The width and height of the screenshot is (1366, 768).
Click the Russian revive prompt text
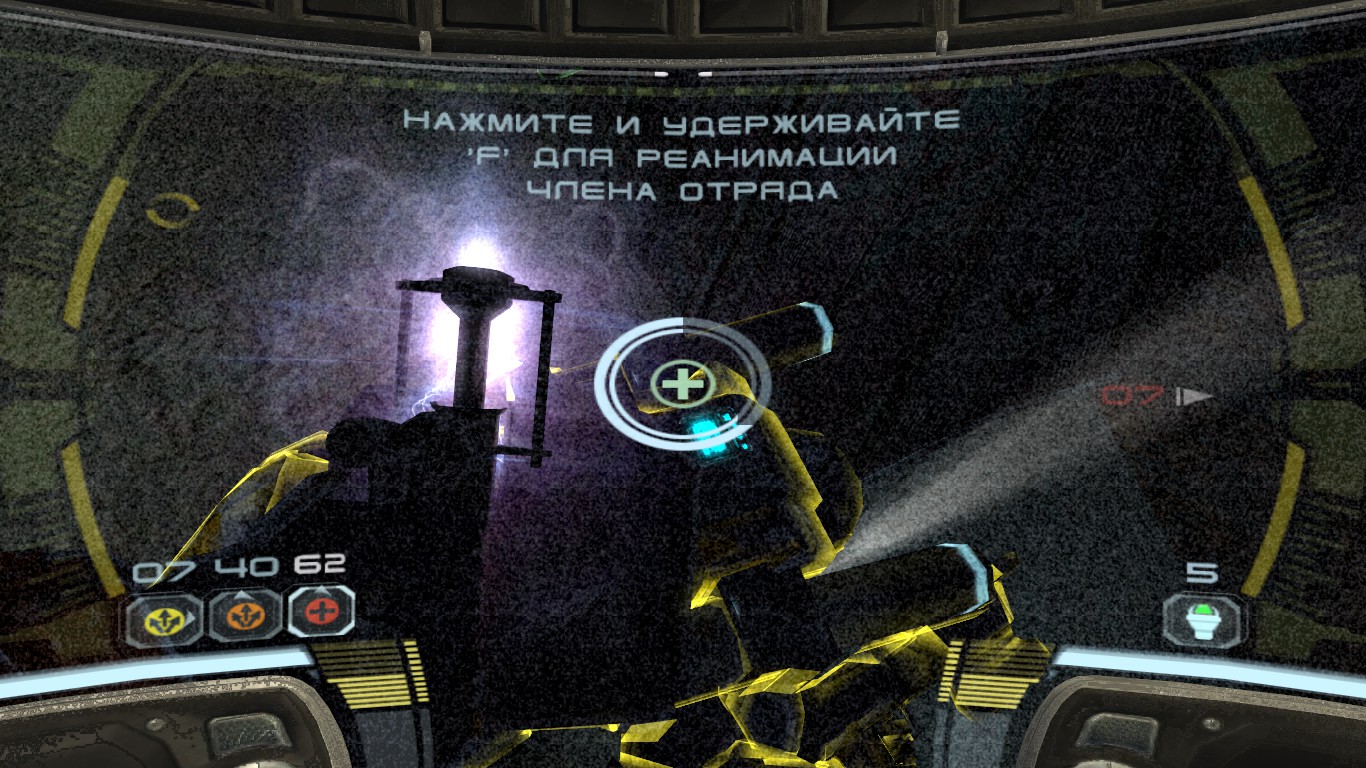click(680, 152)
